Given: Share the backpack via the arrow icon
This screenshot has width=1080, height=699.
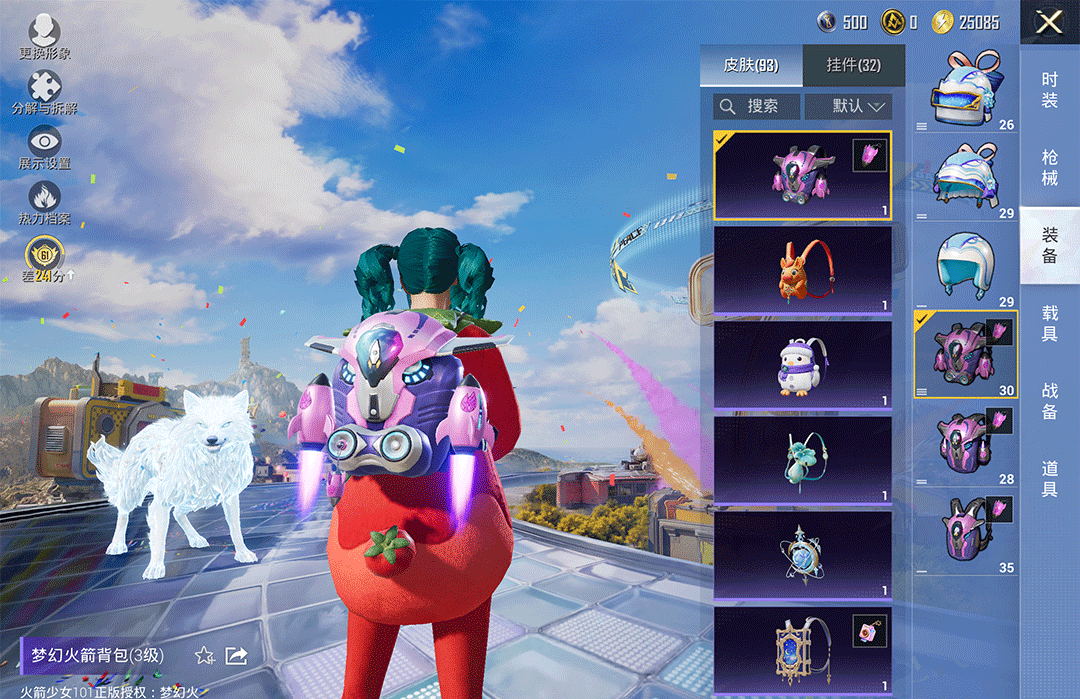Looking at the screenshot, I should coord(237,656).
